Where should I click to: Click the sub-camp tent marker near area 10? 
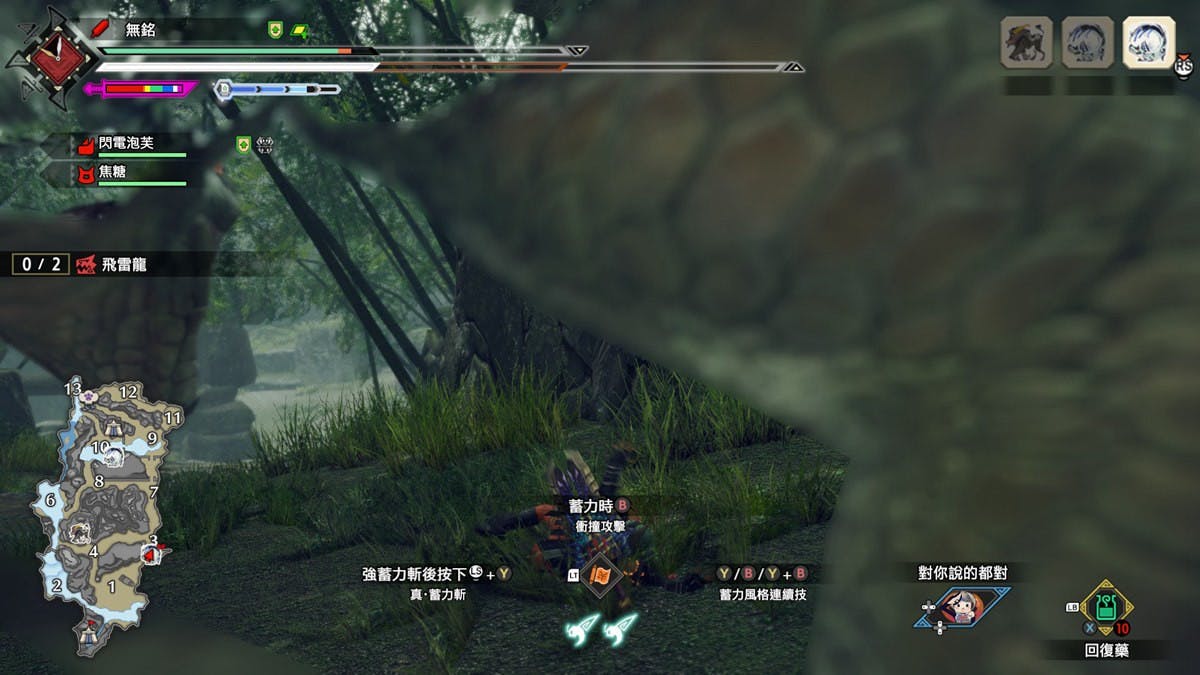pyautogui.click(x=113, y=427)
